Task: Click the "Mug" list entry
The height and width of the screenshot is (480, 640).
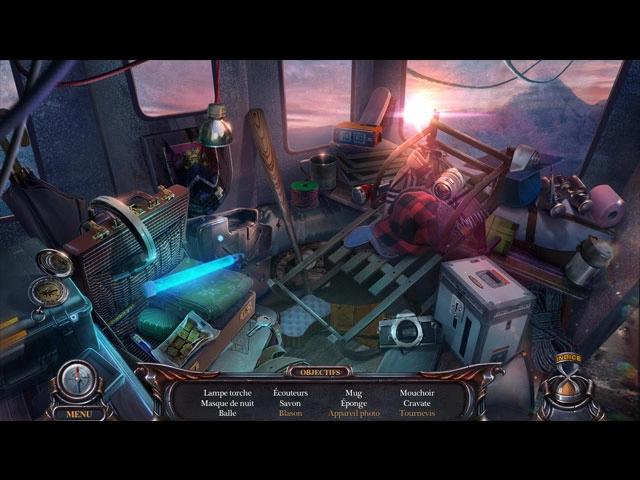Action: [x=354, y=393]
